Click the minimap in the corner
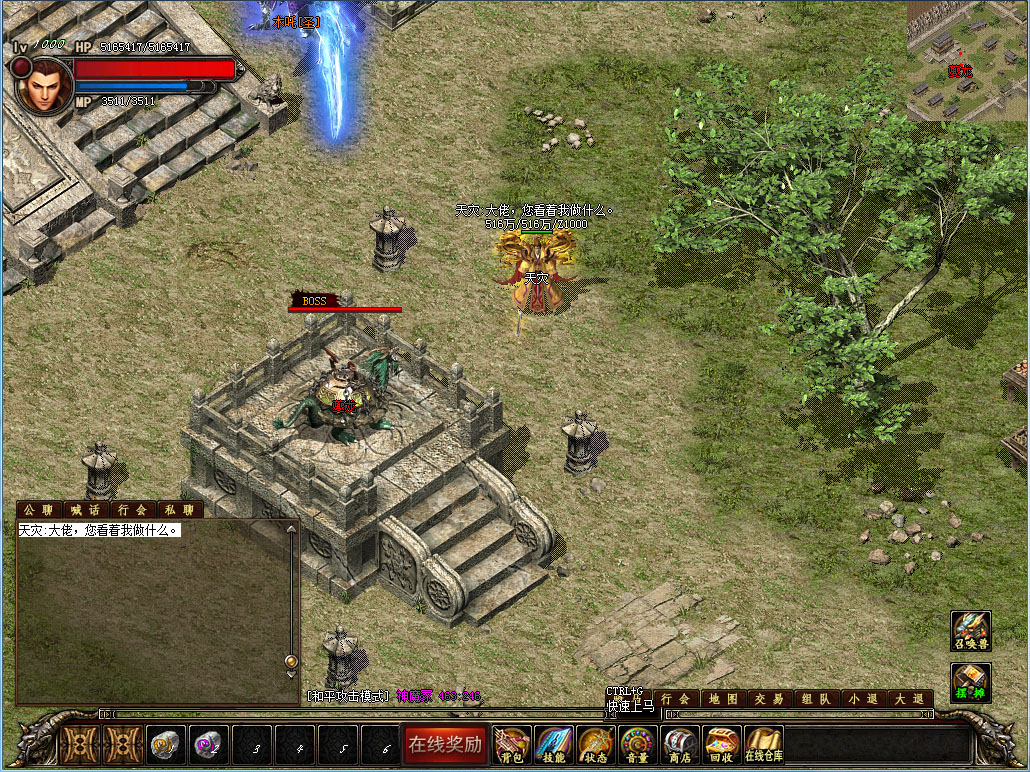Screen dimensions: 1030x772 [967, 60]
